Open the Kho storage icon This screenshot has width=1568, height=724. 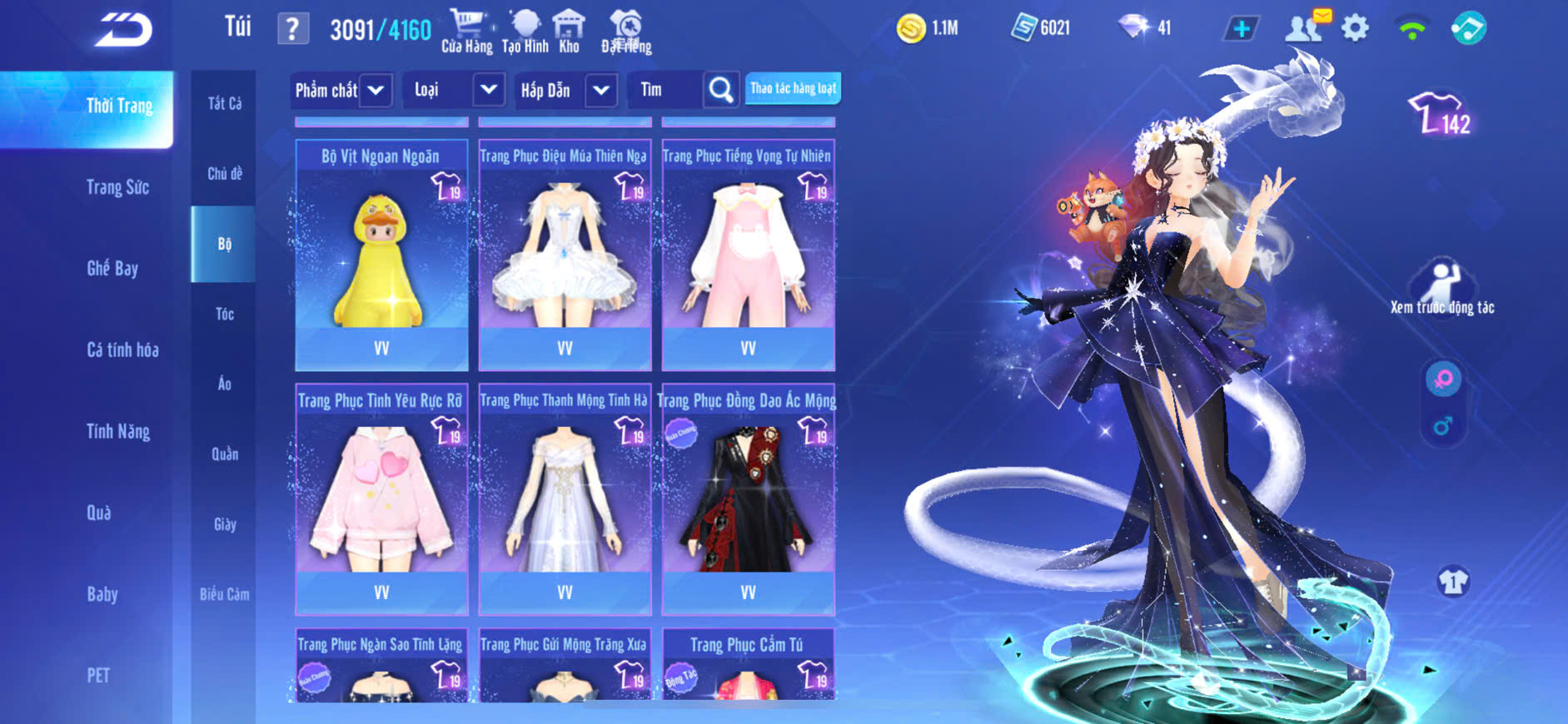569,32
